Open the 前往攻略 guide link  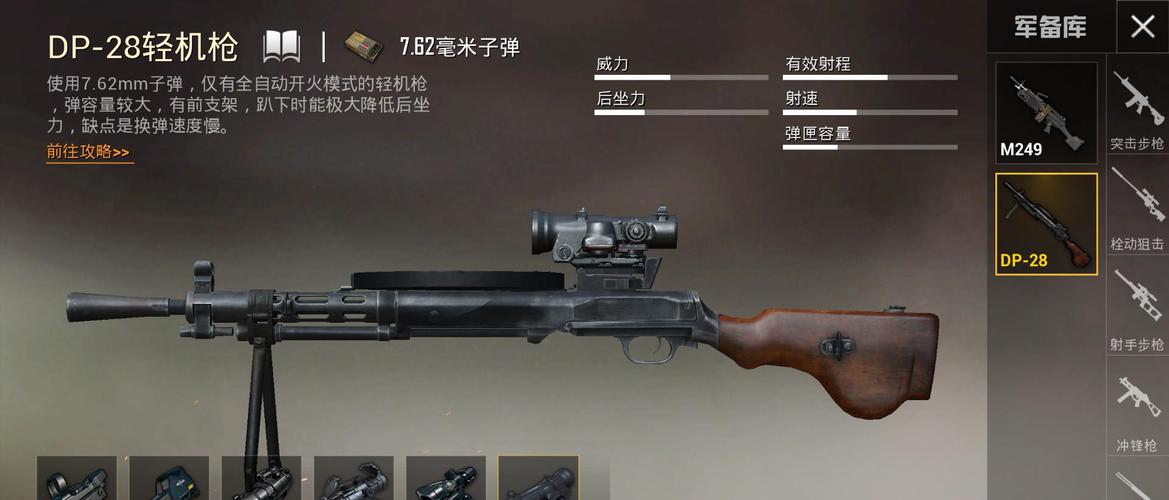89,153
